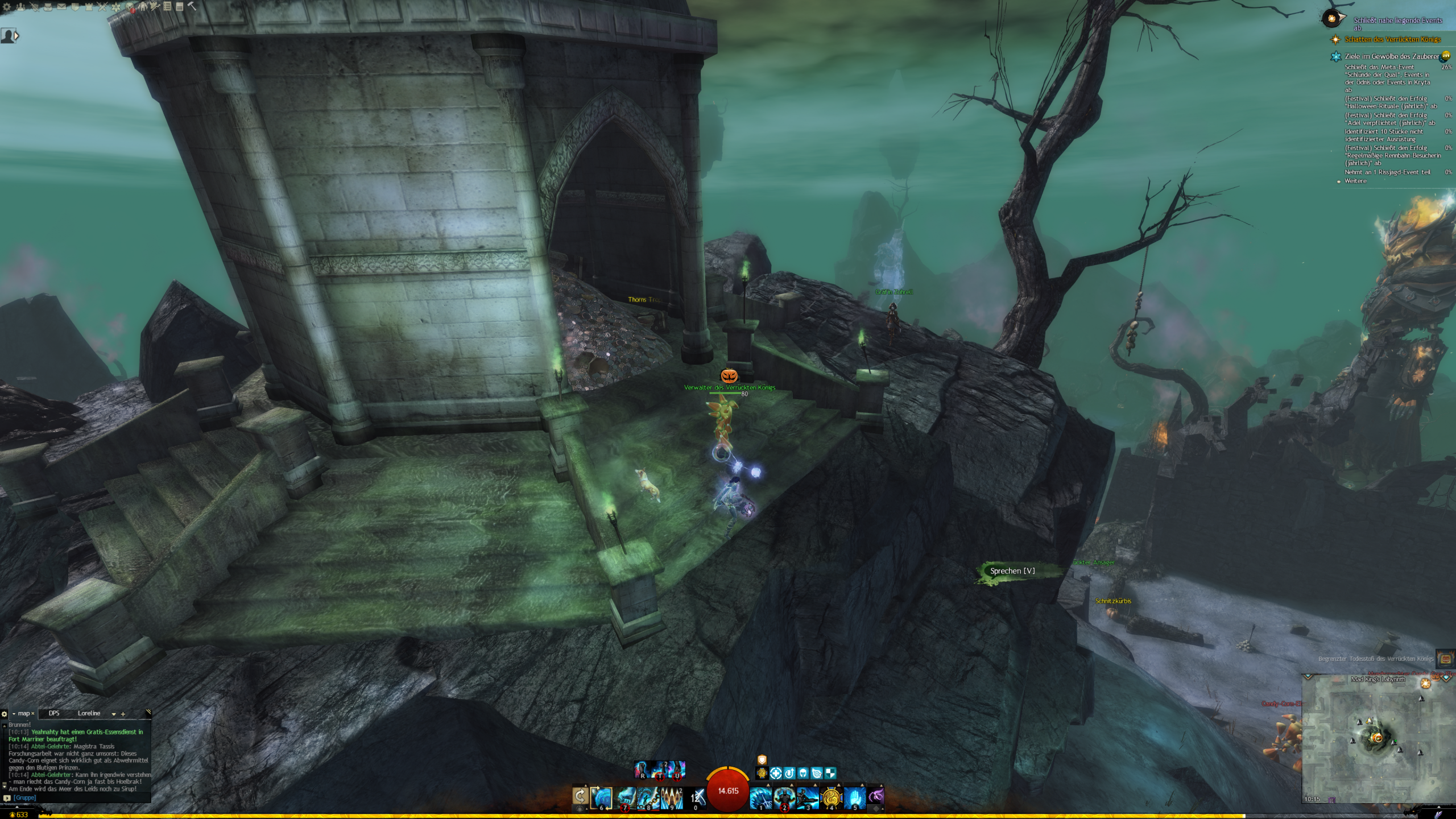Activate the chained figure skill in slot 8
Image resolution: width=1456 pixels, height=819 pixels.
pyautogui.click(x=648, y=797)
